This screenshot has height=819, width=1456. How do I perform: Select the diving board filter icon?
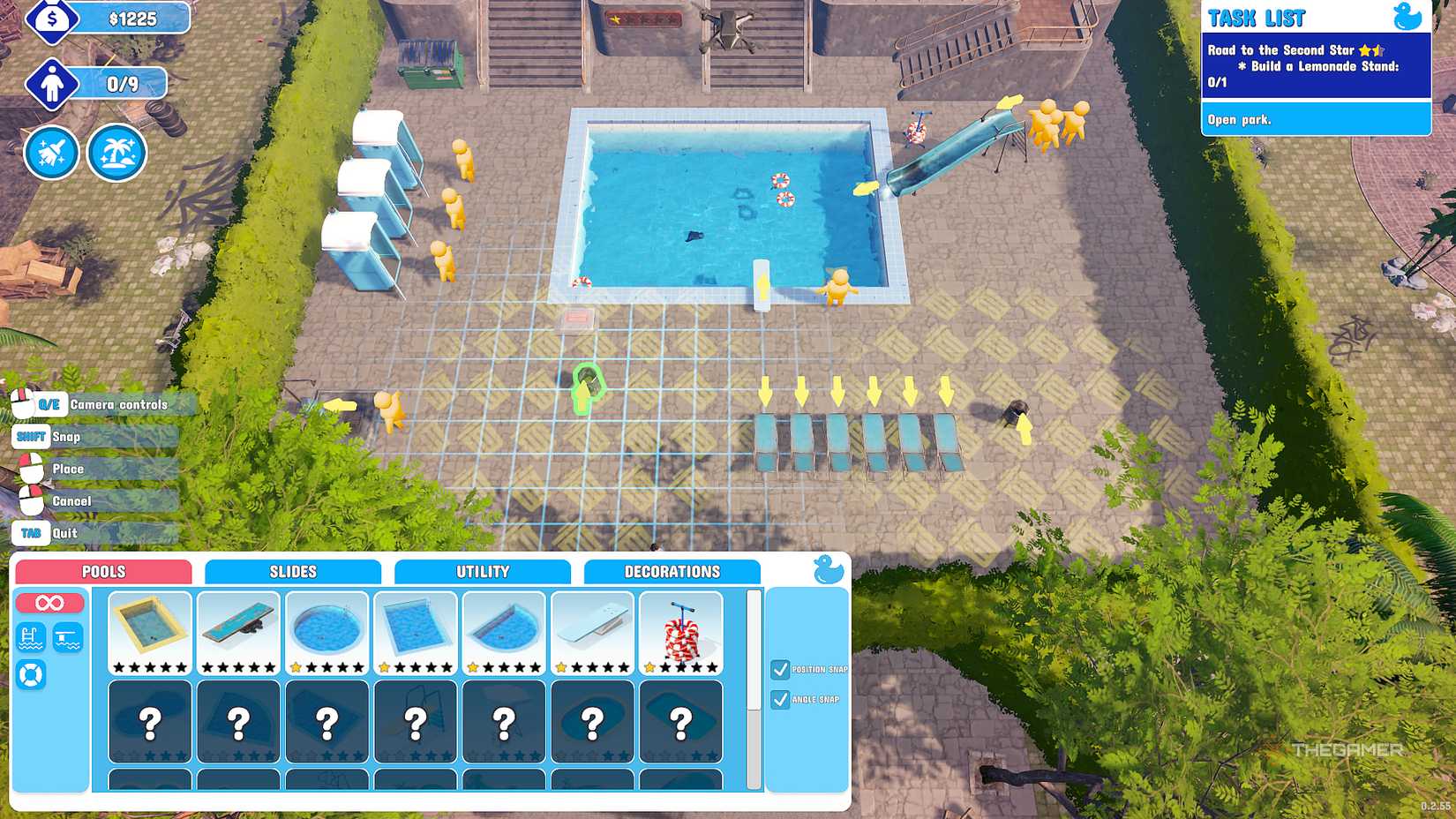pyautogui.click(x=69, y=637)
